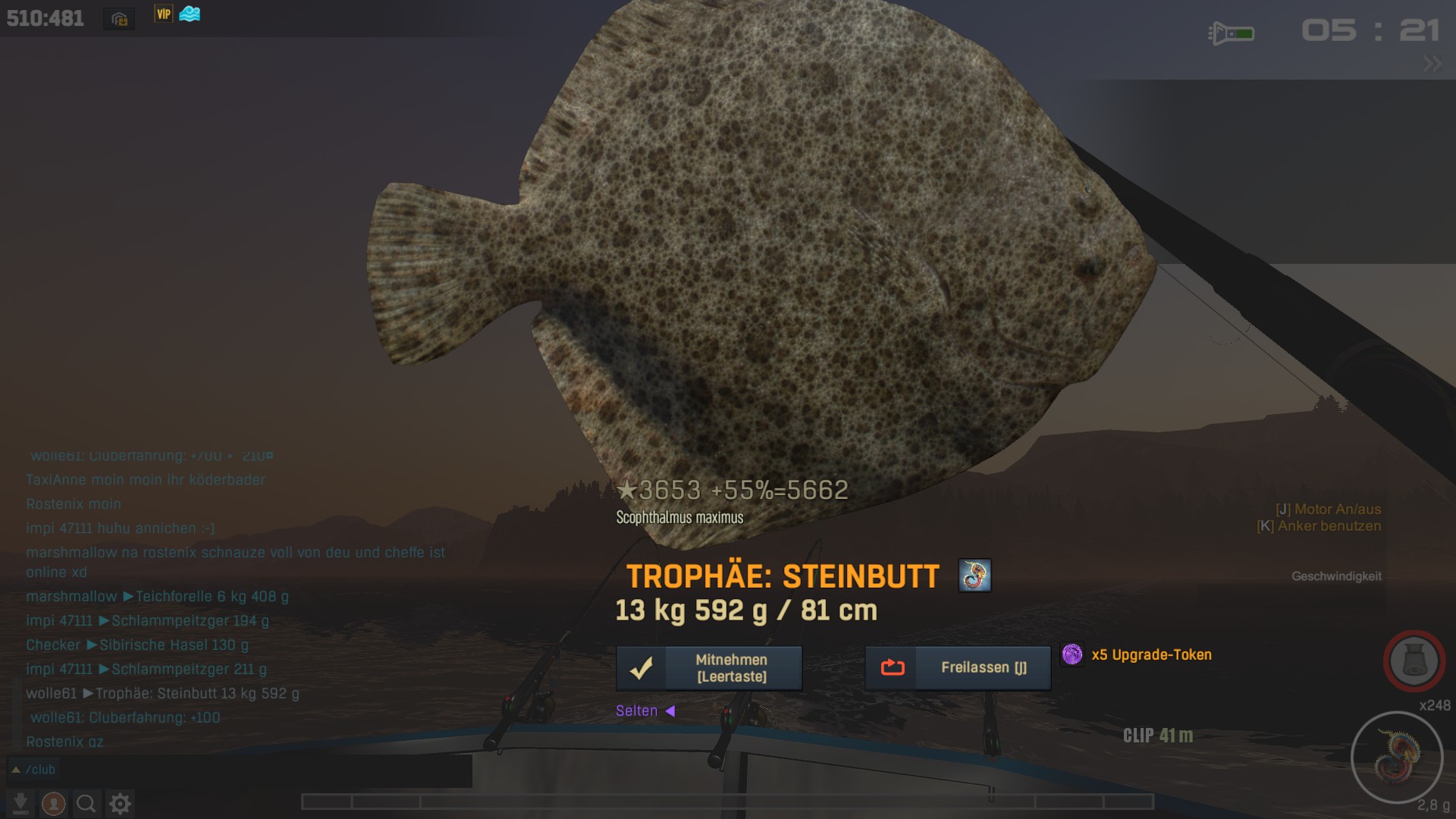Screen dimensions: 1456x819
Task: Release the fish with the Freilassen button
Action: pyautogui.click(x=958, y=668)
